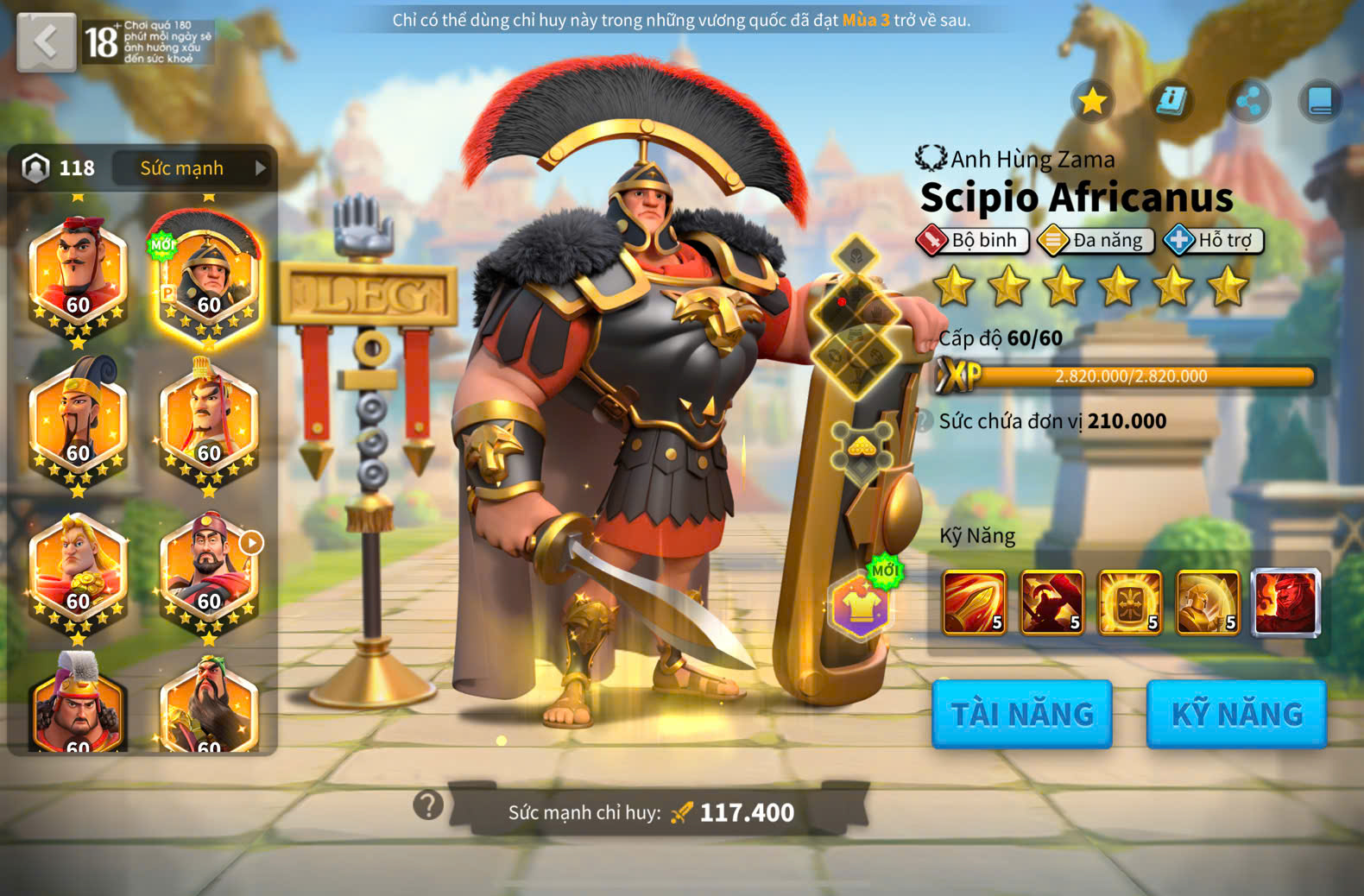
Task: Open the TÀI NĂNG talent screen
Action: coord(1021,714)
